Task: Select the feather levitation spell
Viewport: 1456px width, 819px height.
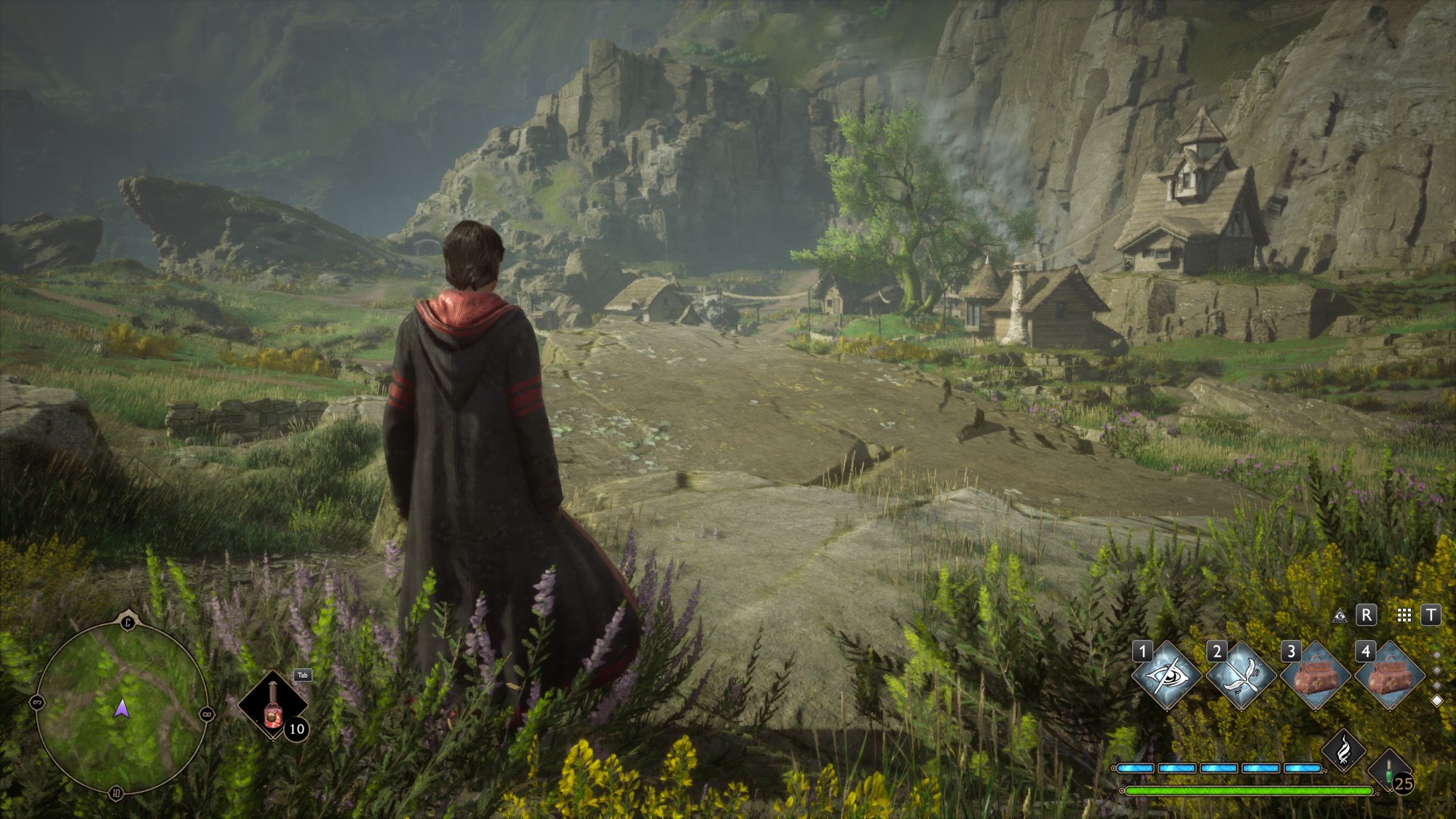Action: coord(1241,676)
